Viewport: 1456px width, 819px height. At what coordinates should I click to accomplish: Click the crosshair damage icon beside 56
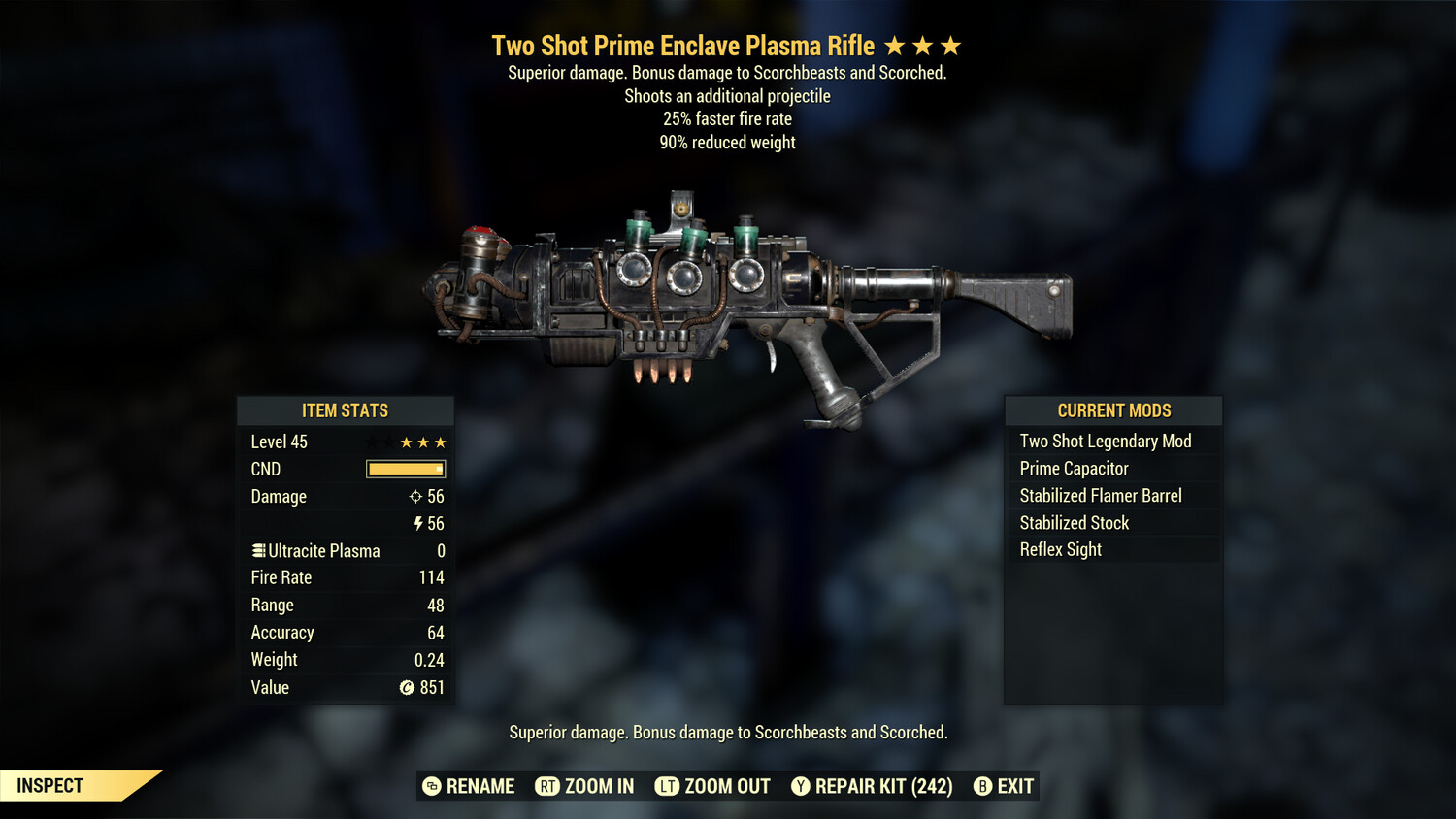[414, 497]
